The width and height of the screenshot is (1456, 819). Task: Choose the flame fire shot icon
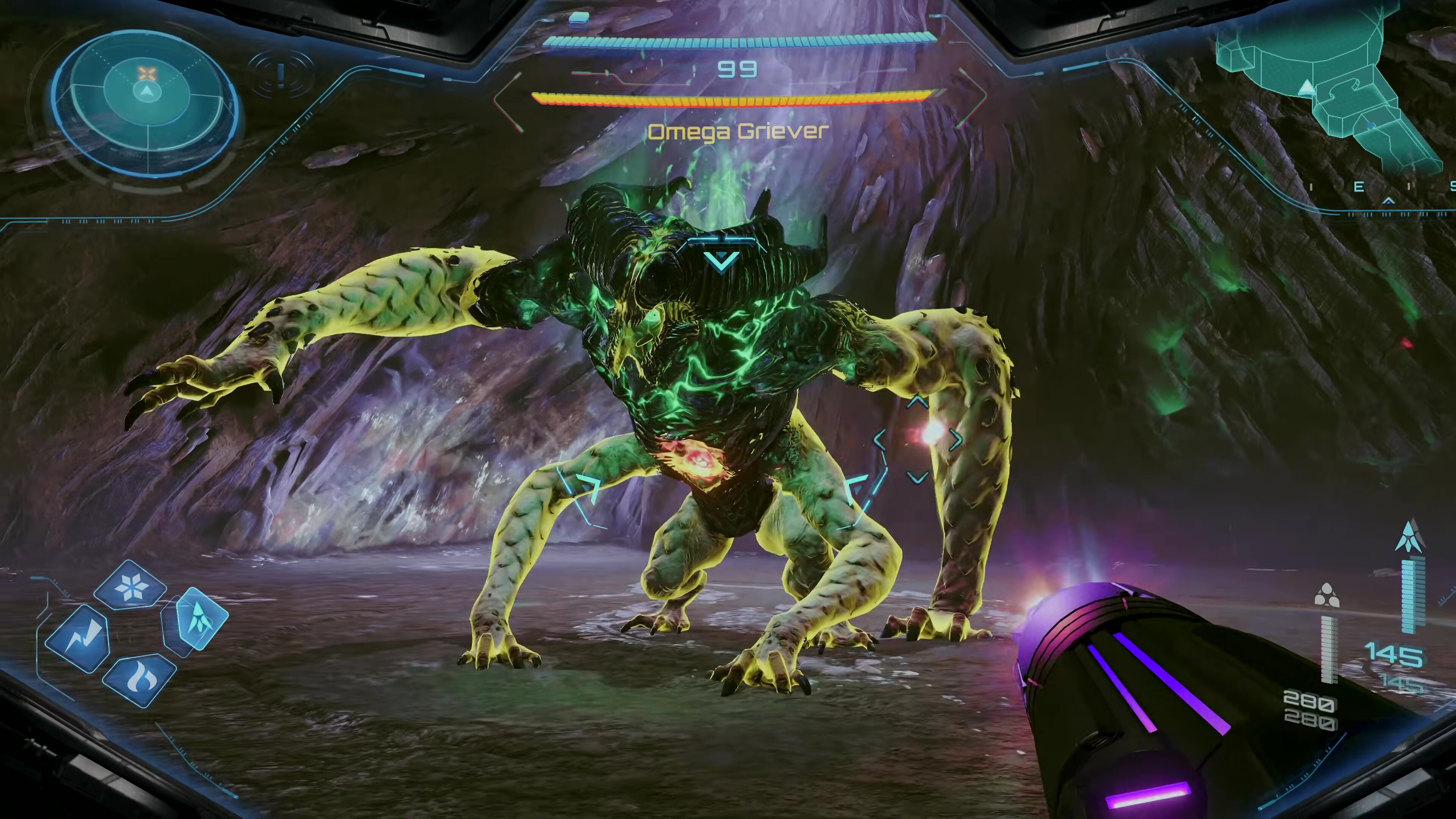[139, 681]
